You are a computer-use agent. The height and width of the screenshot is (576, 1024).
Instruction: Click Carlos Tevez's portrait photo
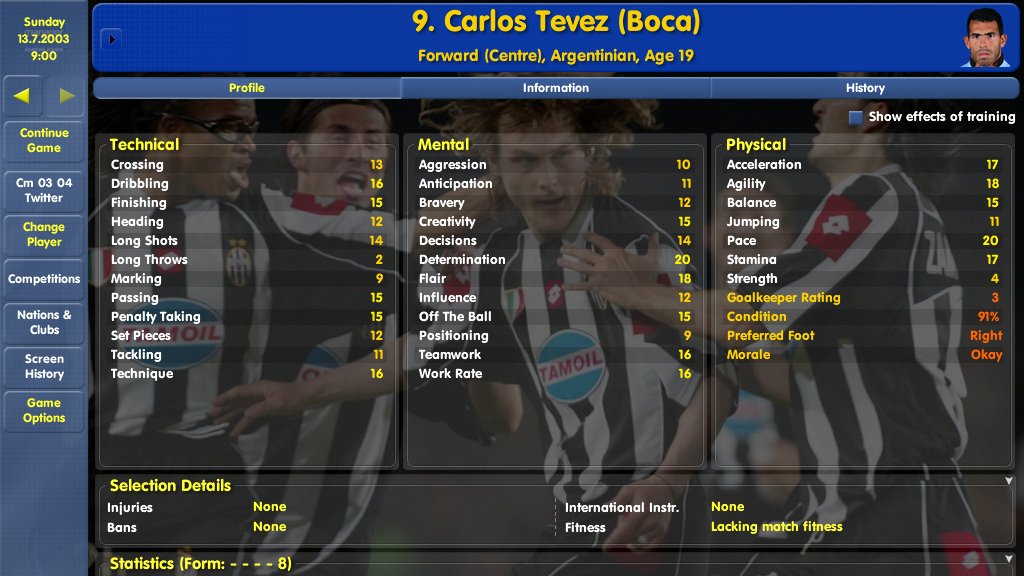[x=986, y=38]
